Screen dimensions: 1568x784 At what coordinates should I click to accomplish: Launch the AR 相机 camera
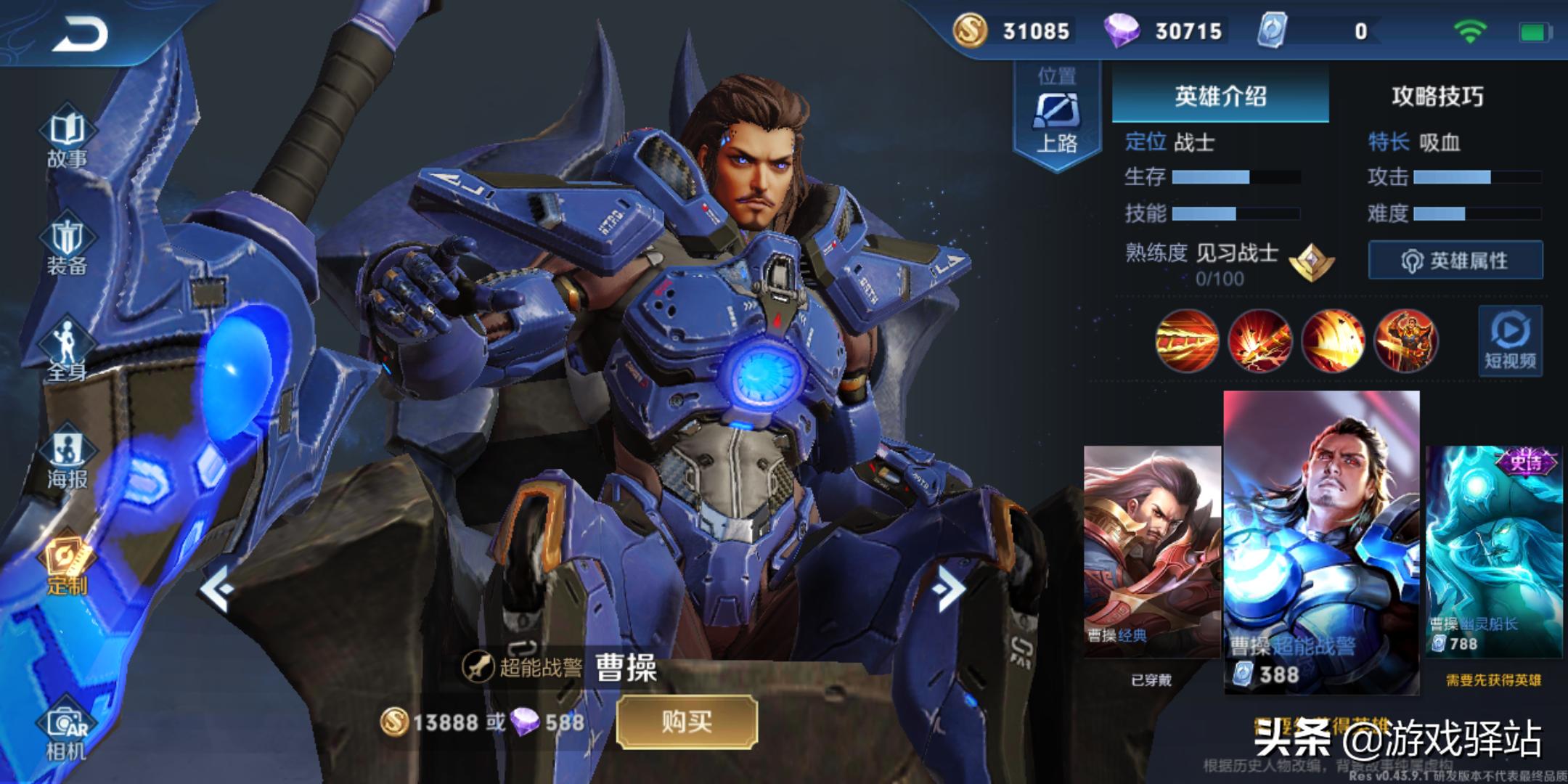[67, 733]
